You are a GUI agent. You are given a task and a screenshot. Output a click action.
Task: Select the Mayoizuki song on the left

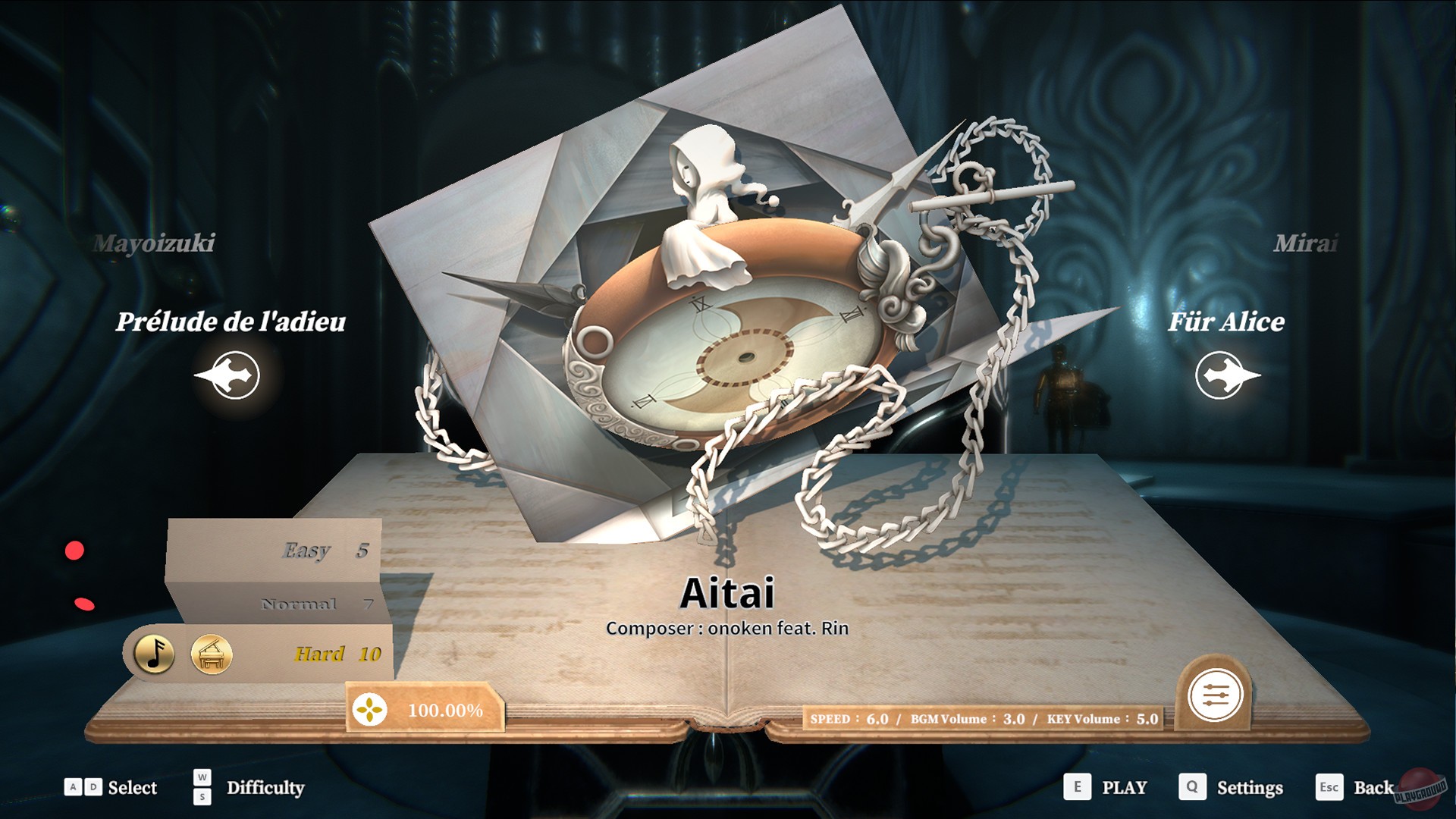[154, 244]
